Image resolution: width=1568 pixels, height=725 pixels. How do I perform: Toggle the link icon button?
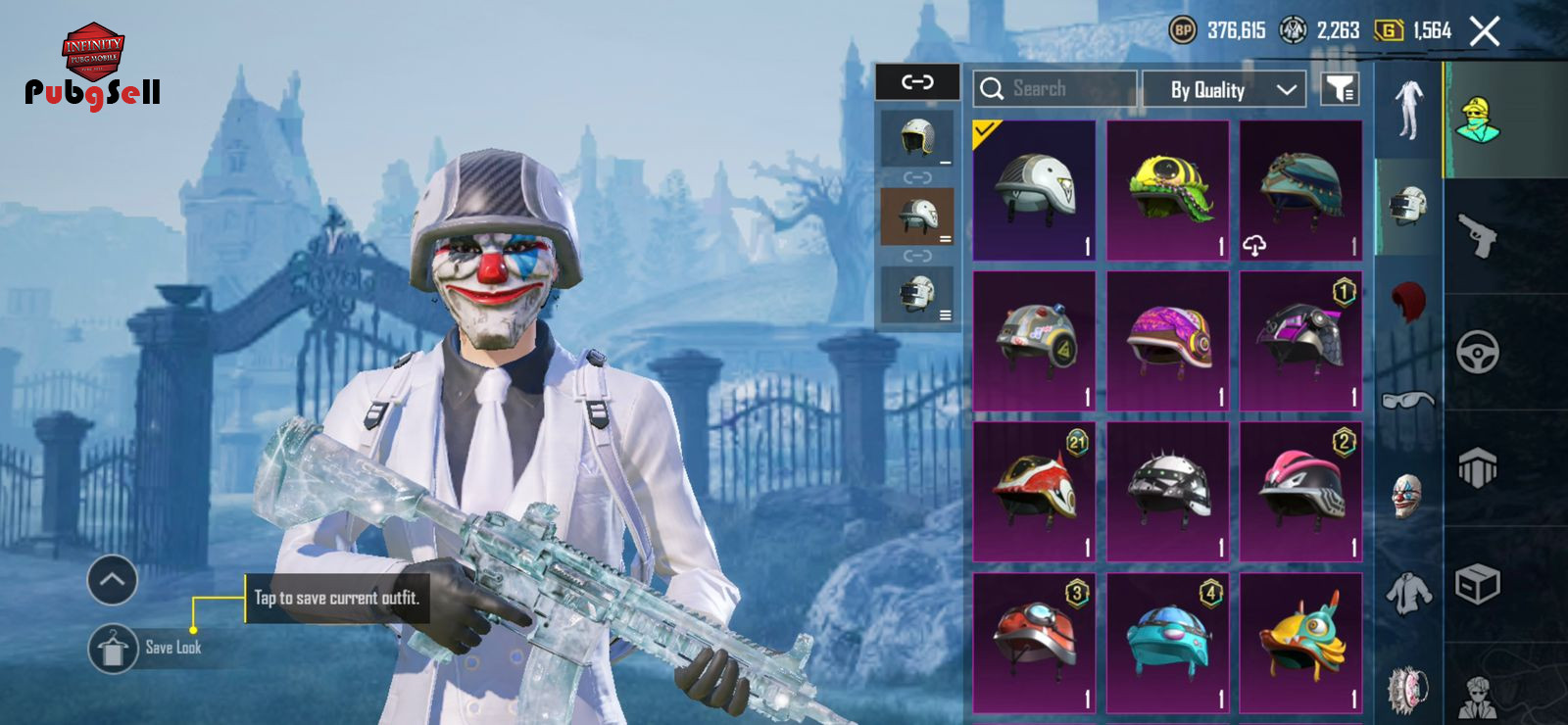click(x=917, y=82)
